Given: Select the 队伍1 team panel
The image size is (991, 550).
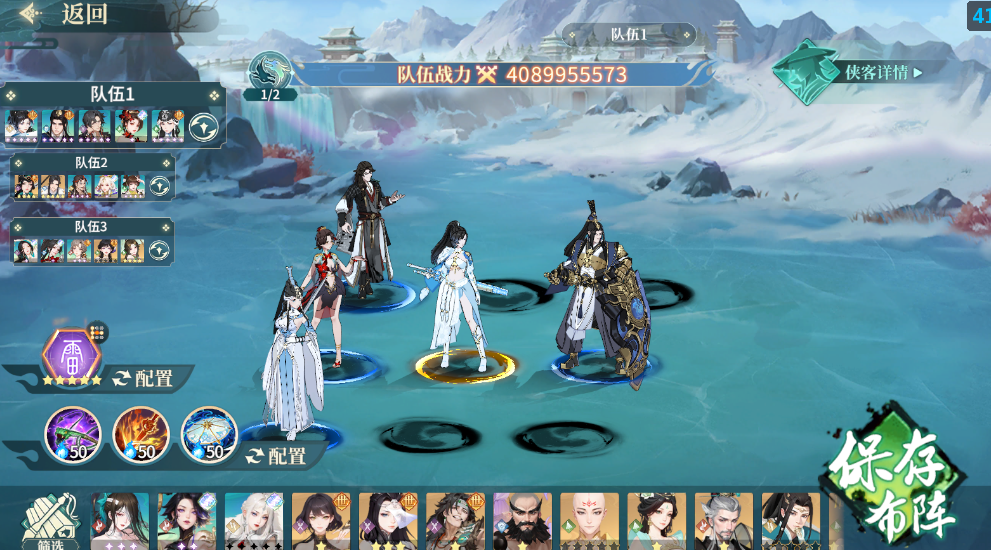Looking at the screenshot, I should click(x=112, y=94).
